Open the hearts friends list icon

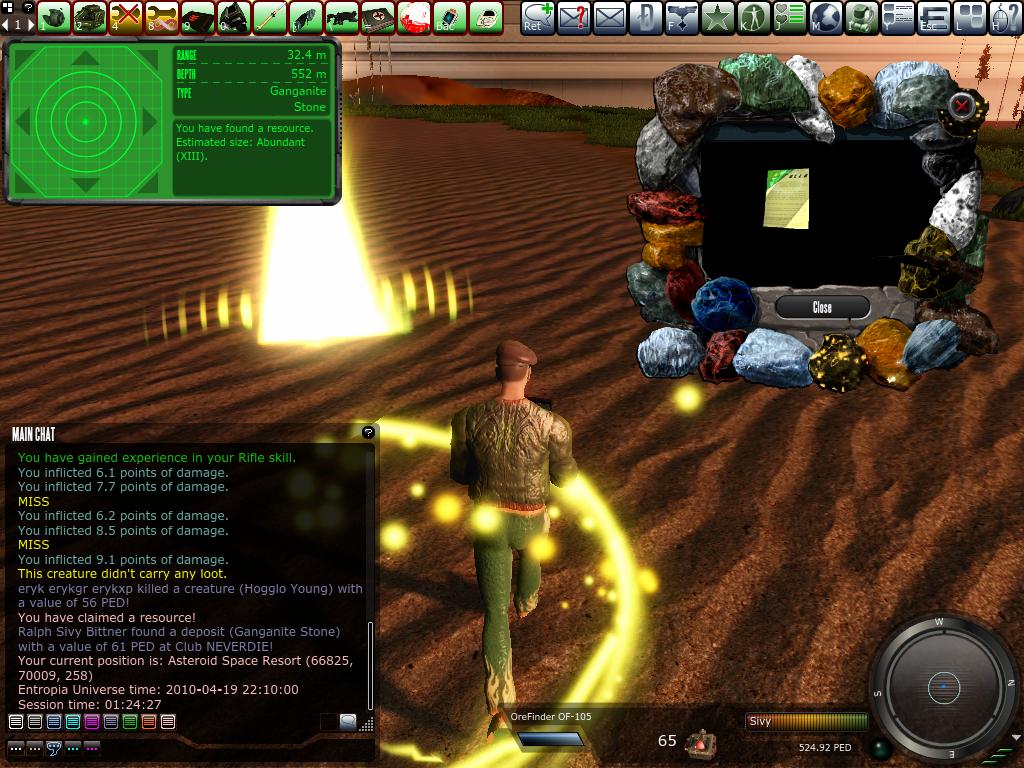pos(790,17)
